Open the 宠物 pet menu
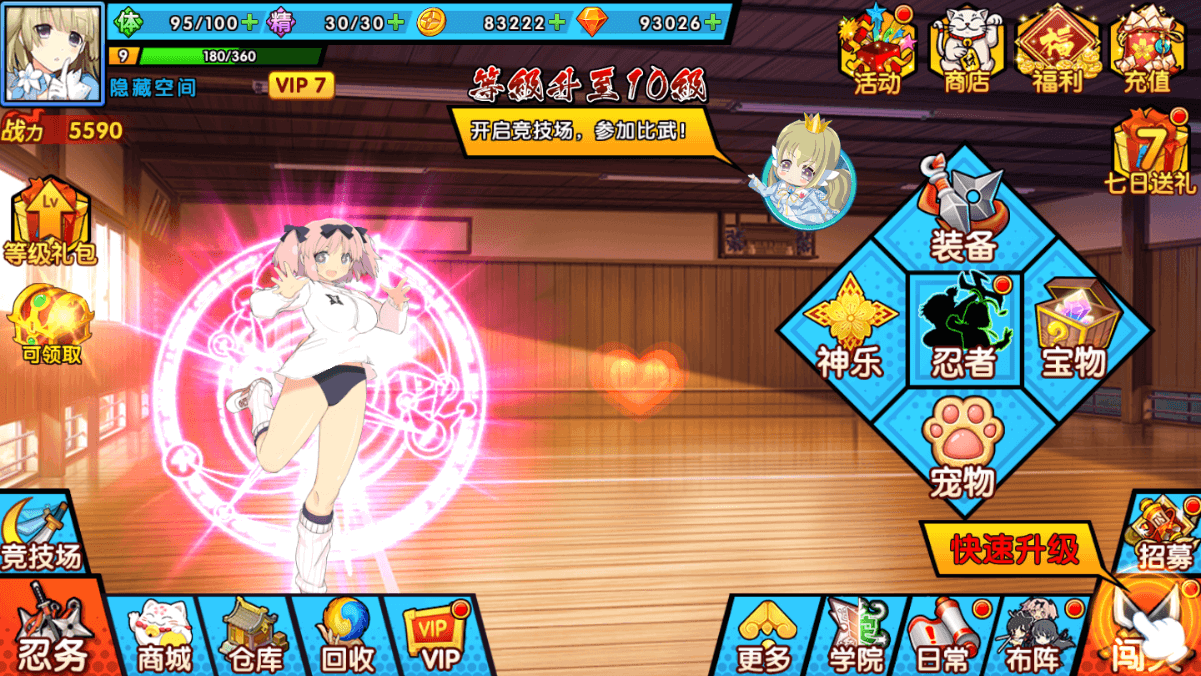The height and width of the screenshot is (676, 1201). (x=962, y=447)
